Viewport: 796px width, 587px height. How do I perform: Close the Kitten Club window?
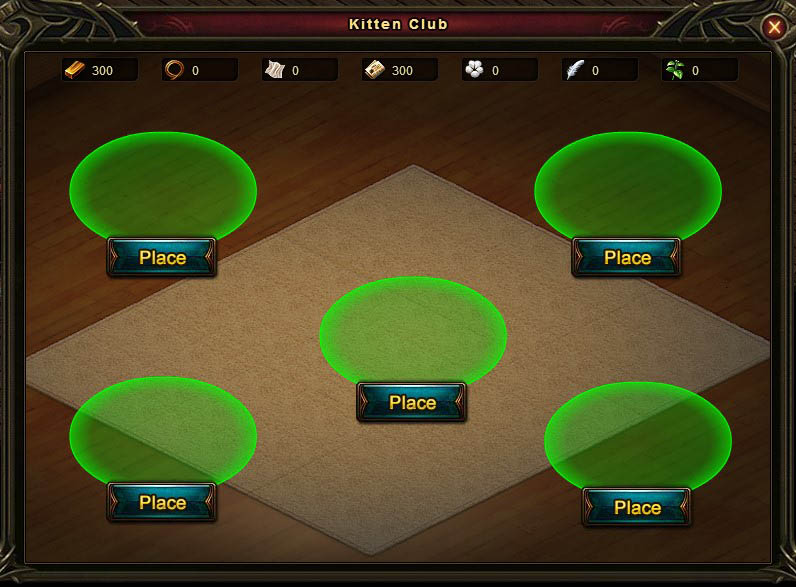tap(773, 28)
